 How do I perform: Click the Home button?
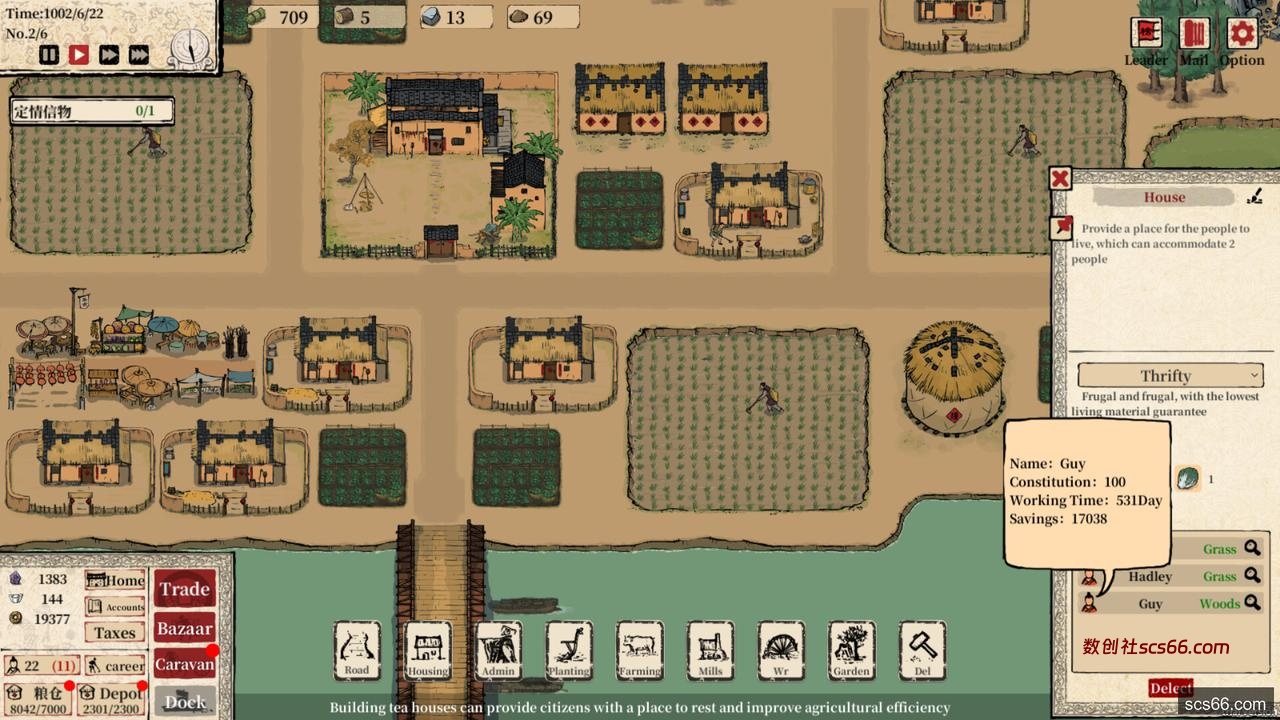115,580
